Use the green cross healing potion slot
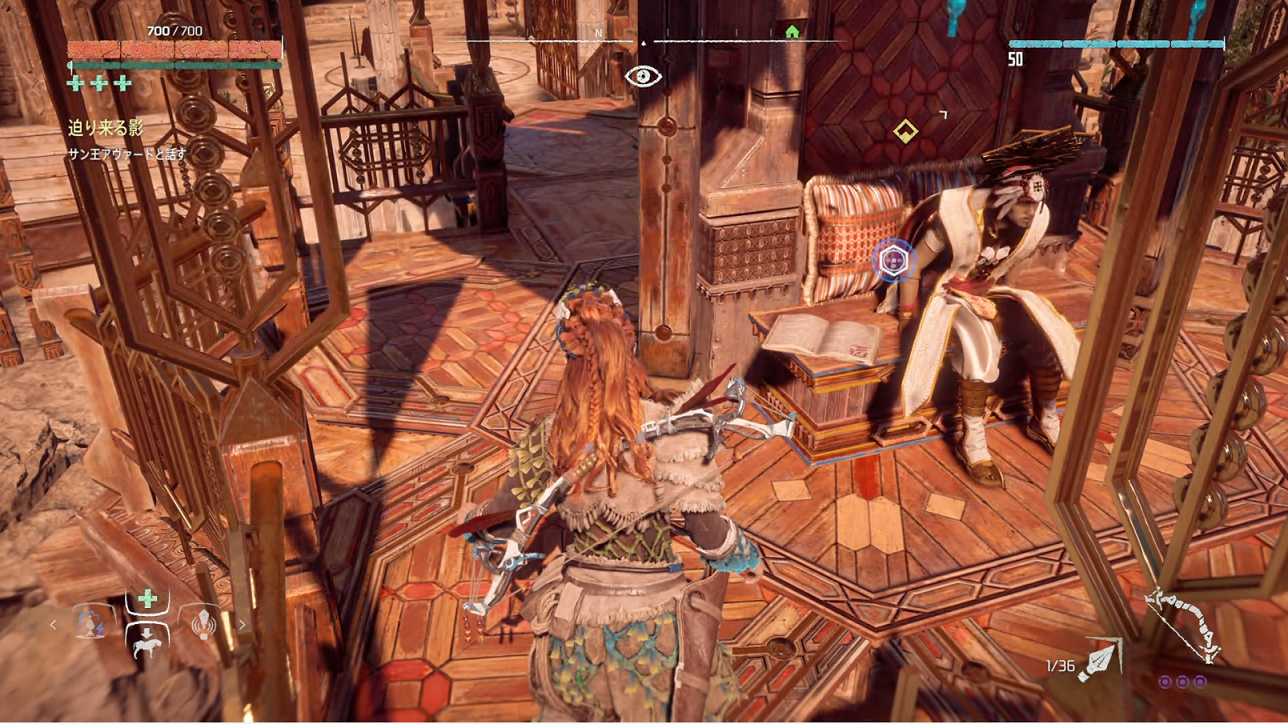The width and height of the screenshot is (1288, 724). pyautogui.click(x=147, y=599)
